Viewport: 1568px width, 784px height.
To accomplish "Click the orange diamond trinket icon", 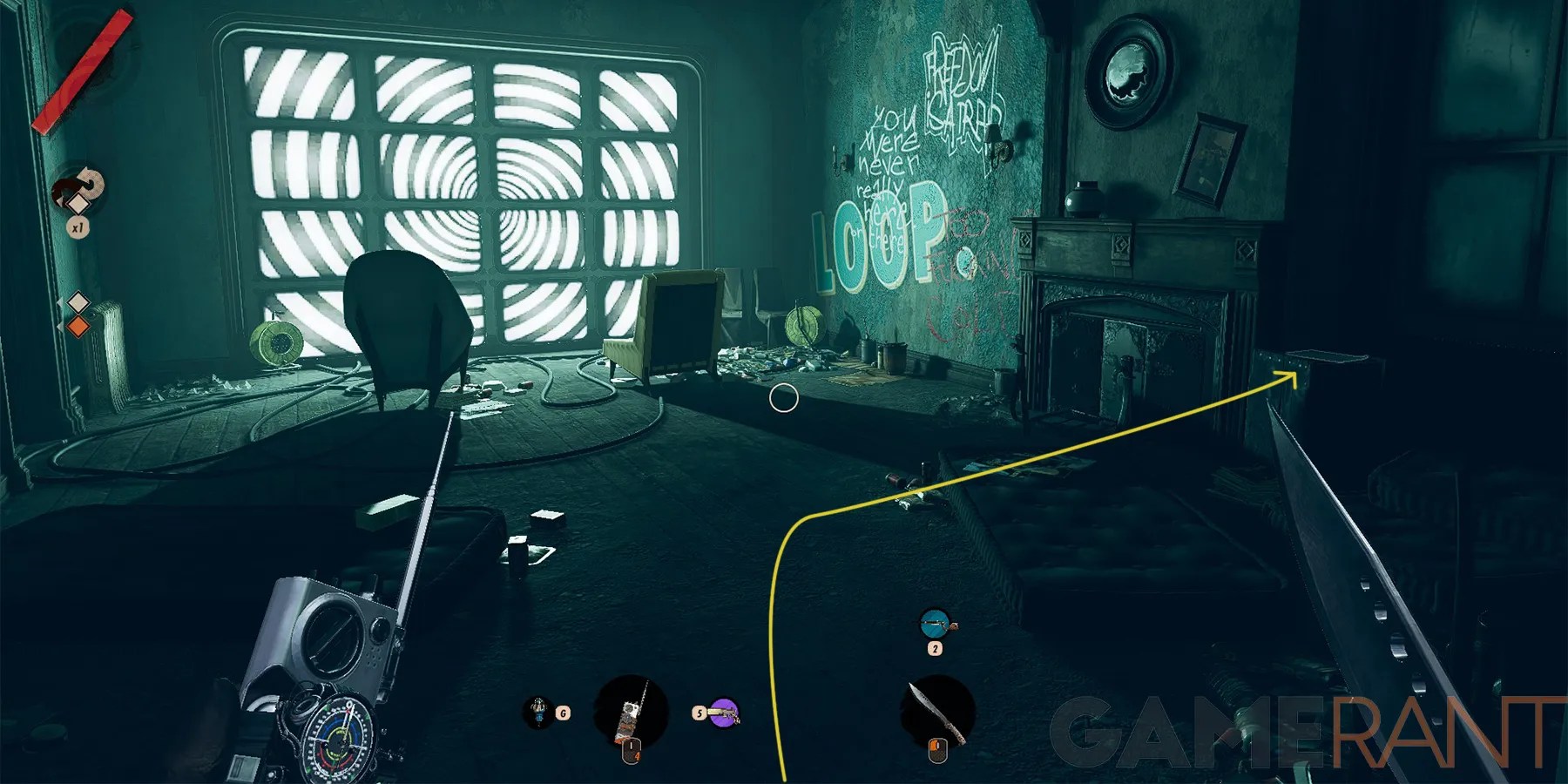I will pyautogui.click(x=77, y=325).
